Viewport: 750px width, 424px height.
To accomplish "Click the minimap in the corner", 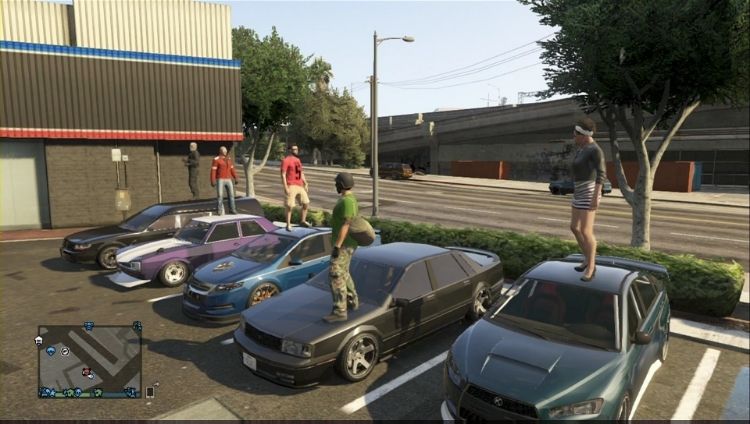I will 89,361.
